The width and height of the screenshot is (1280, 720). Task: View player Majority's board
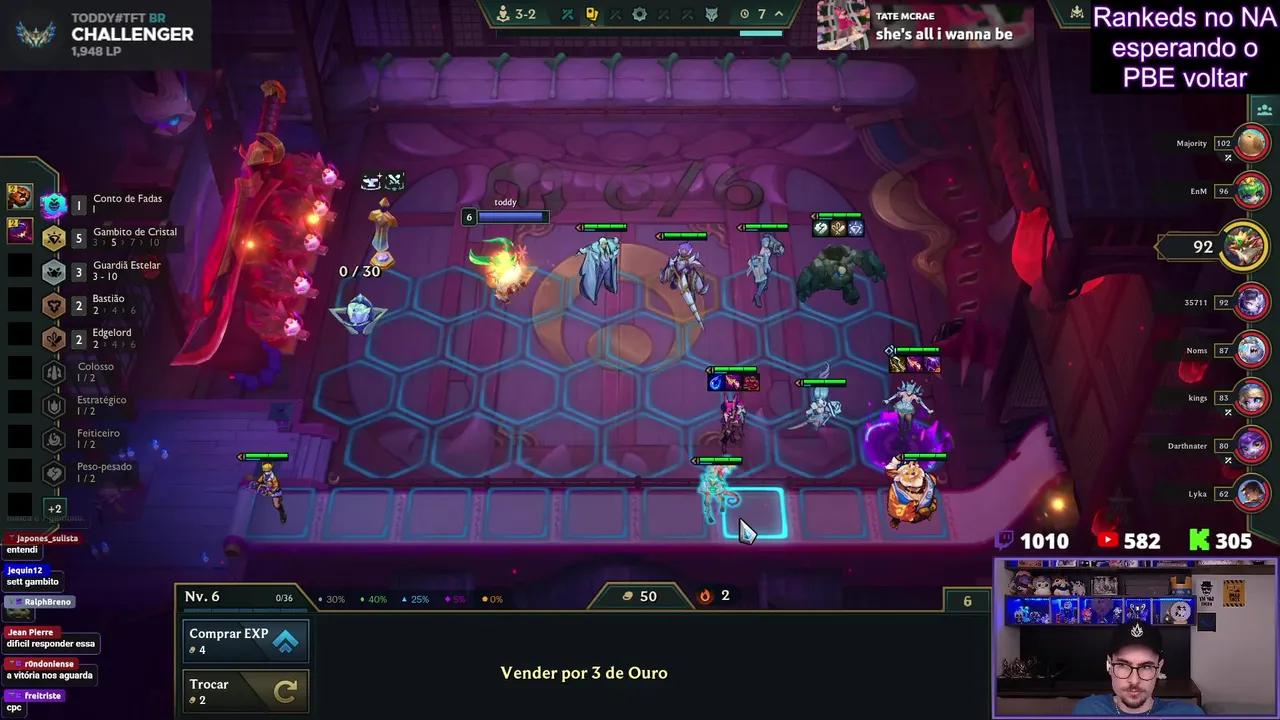click(1251, 143)
